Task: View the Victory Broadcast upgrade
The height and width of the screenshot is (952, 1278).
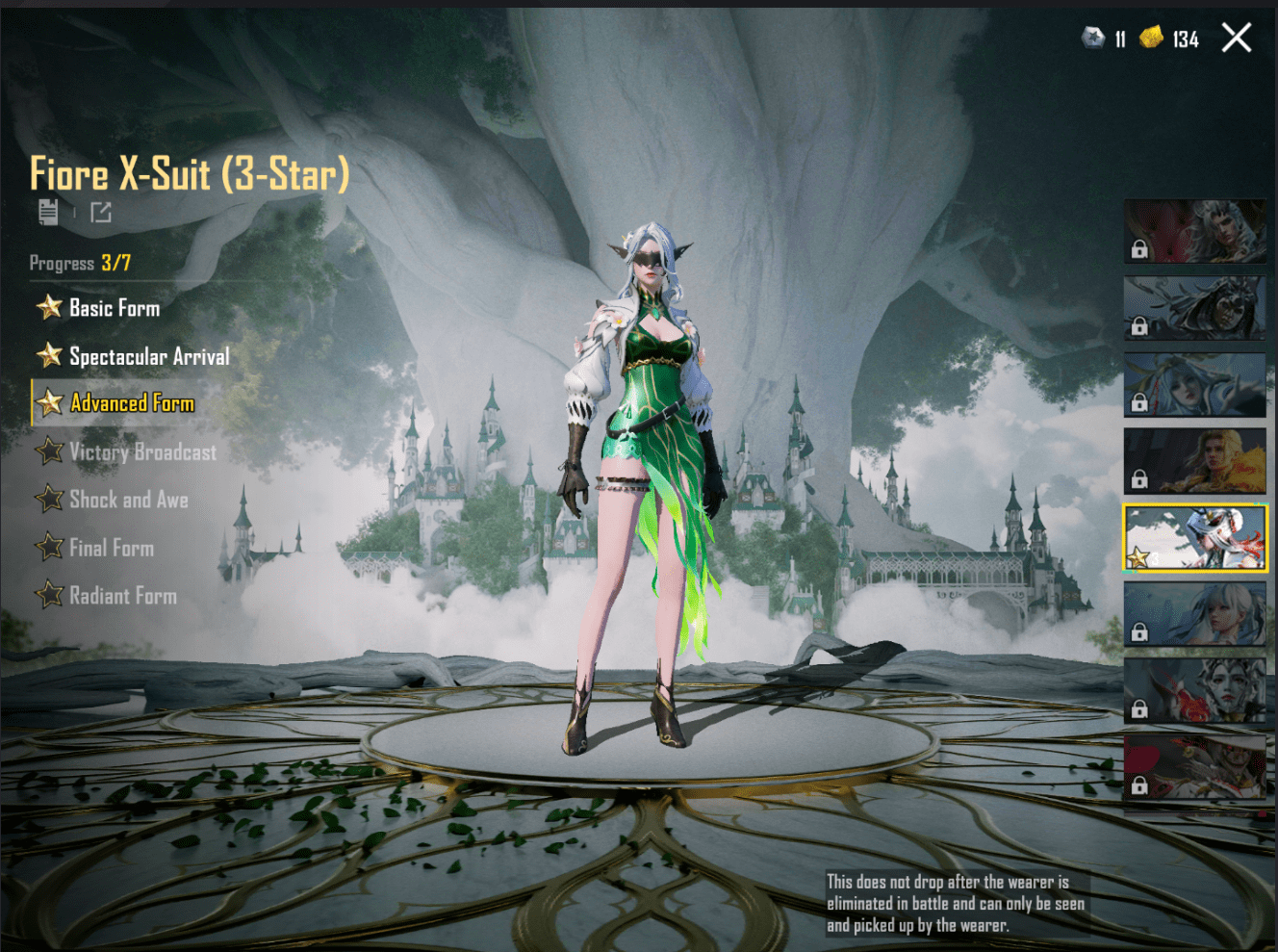Action: point(141,451)
